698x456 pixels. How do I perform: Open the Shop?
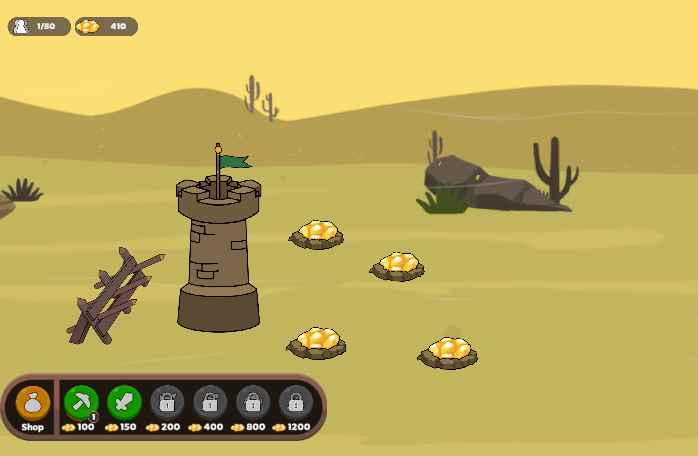(33, 404)
